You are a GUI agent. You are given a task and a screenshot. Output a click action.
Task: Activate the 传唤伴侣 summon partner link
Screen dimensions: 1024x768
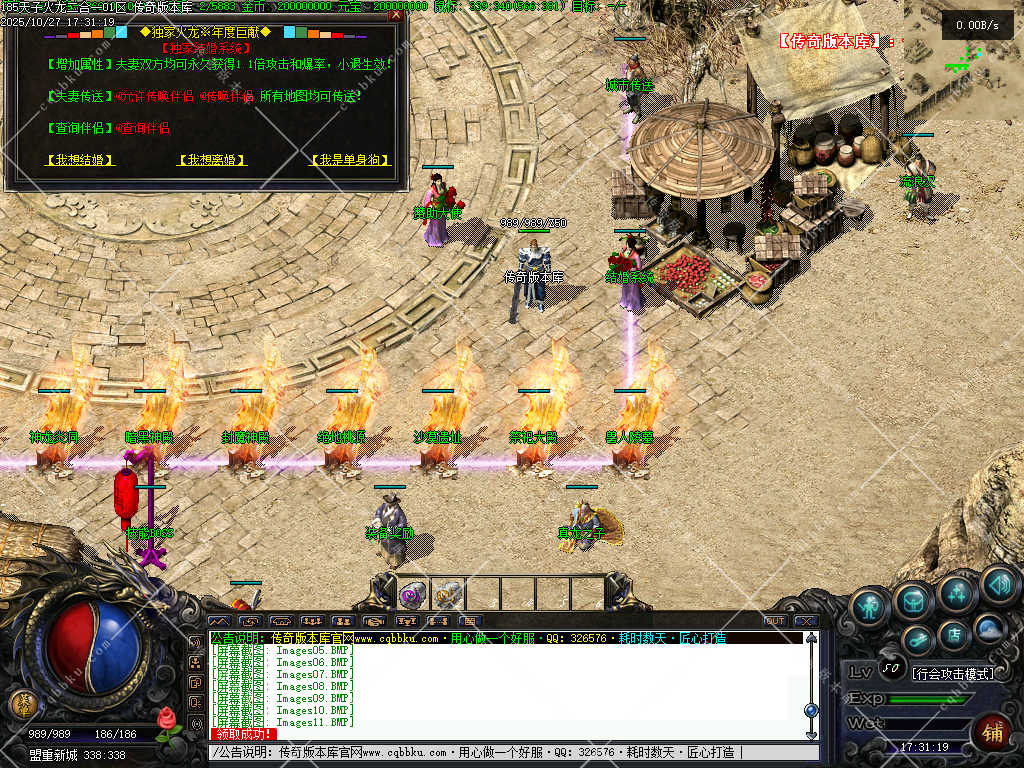[x=225, y=97]
